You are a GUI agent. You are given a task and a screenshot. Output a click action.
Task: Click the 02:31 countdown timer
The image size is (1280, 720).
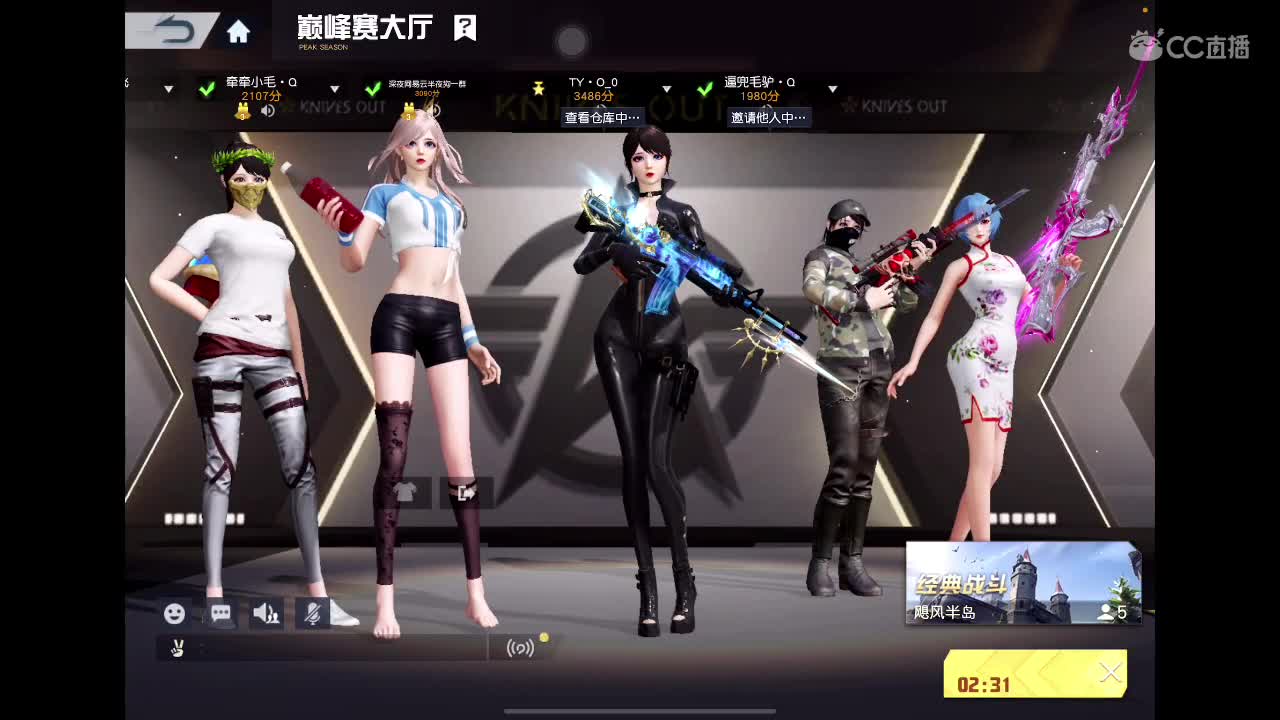click(986, 686)
